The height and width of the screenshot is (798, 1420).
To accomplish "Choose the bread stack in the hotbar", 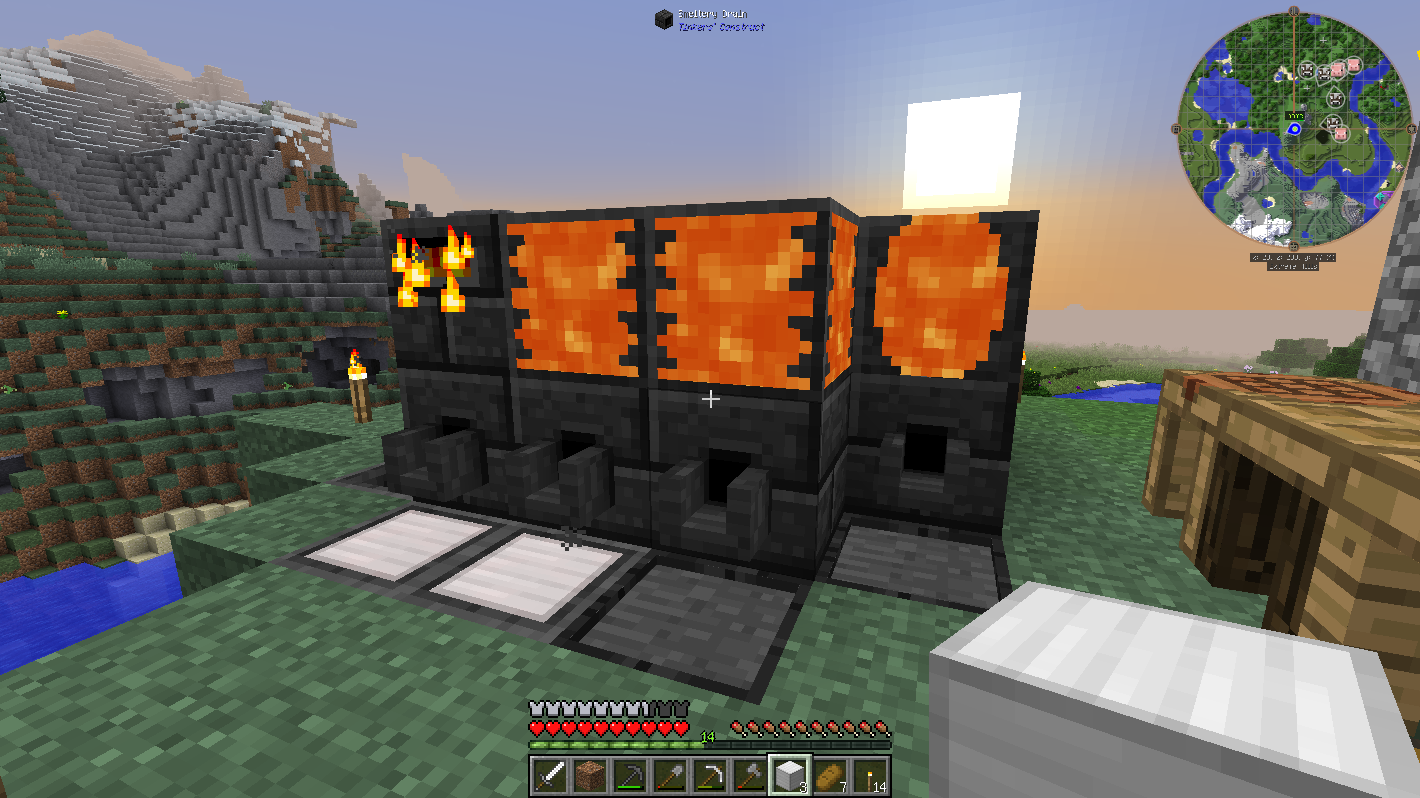I will [829, 775].
